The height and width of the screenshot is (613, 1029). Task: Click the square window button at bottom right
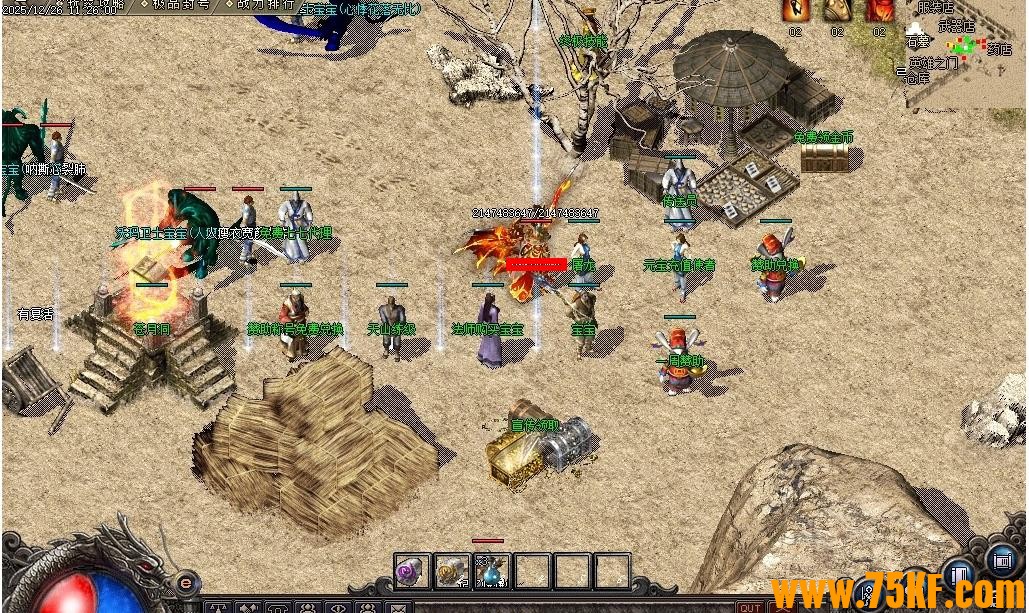coord(1000,560)
